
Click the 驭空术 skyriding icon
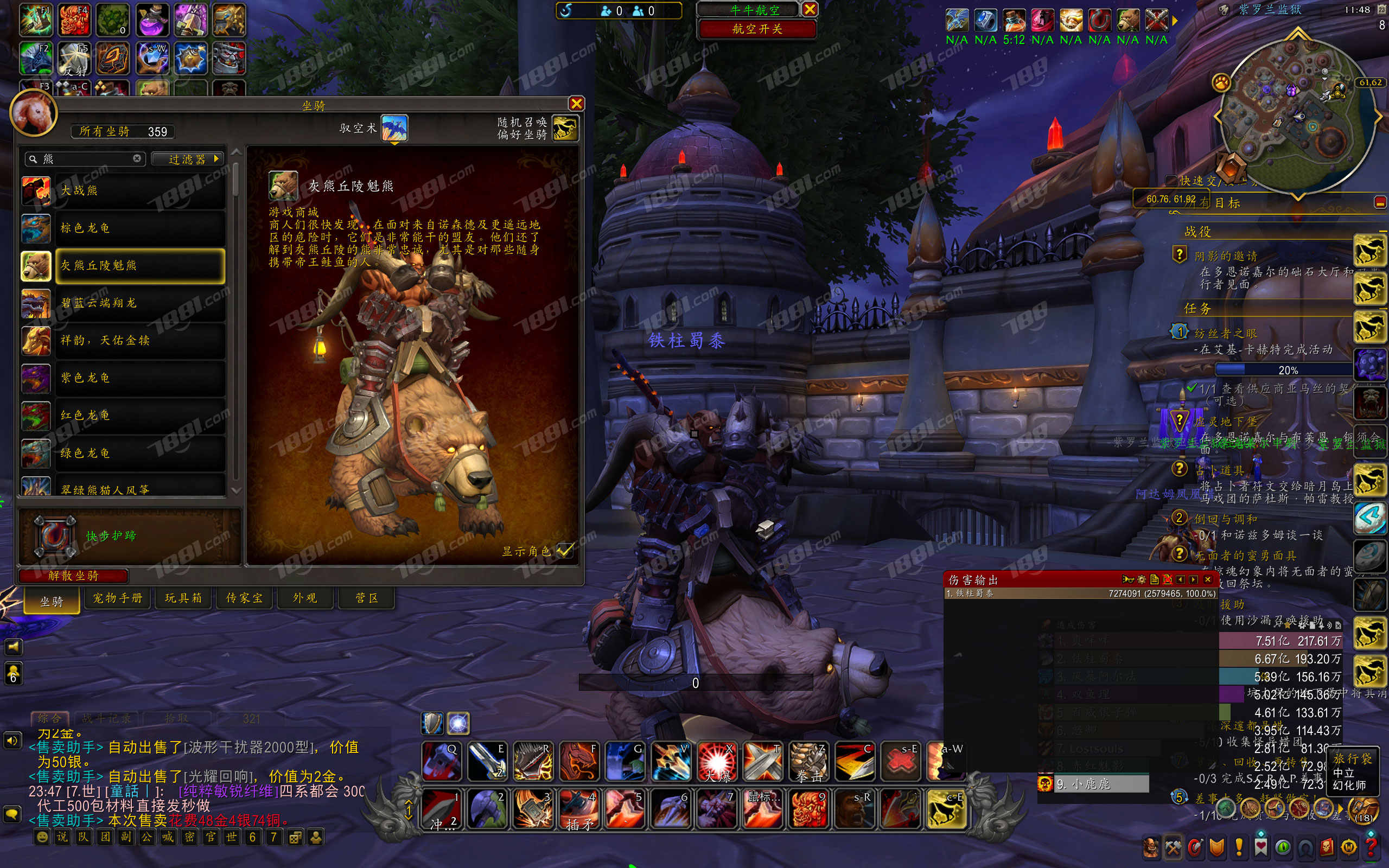click(394, 128)
